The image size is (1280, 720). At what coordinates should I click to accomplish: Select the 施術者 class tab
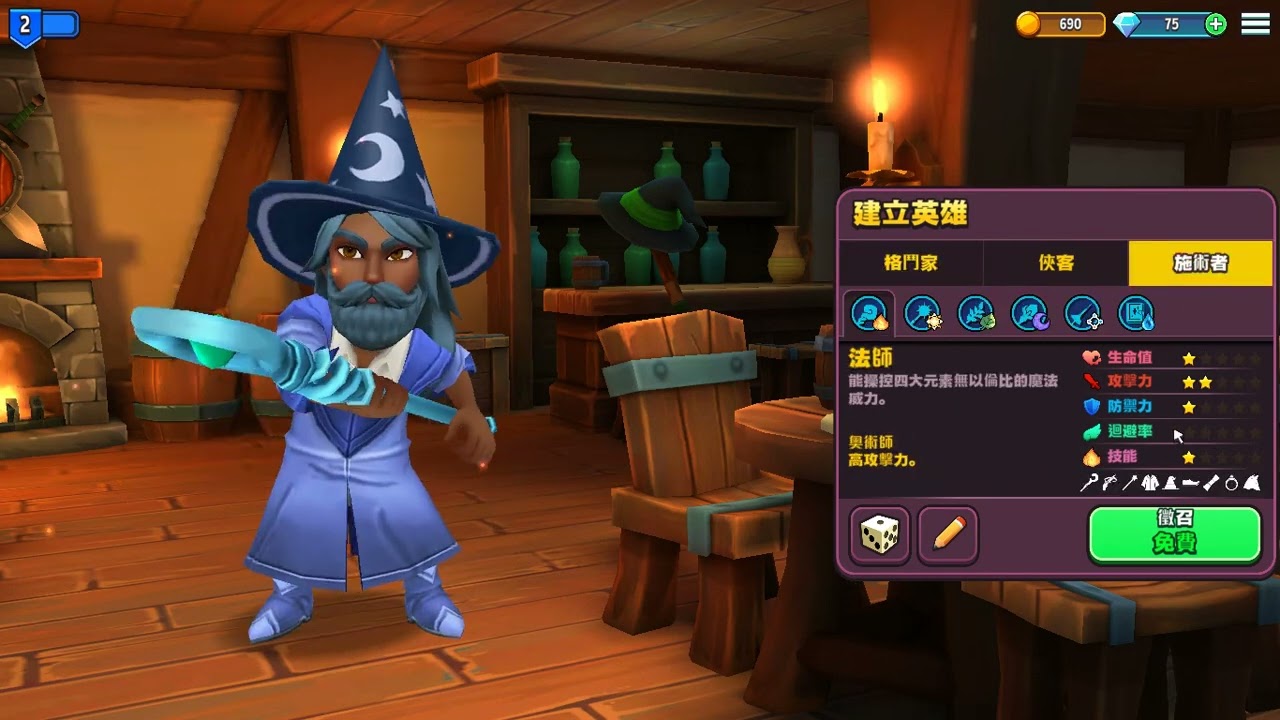click(x=1200, y=263)
